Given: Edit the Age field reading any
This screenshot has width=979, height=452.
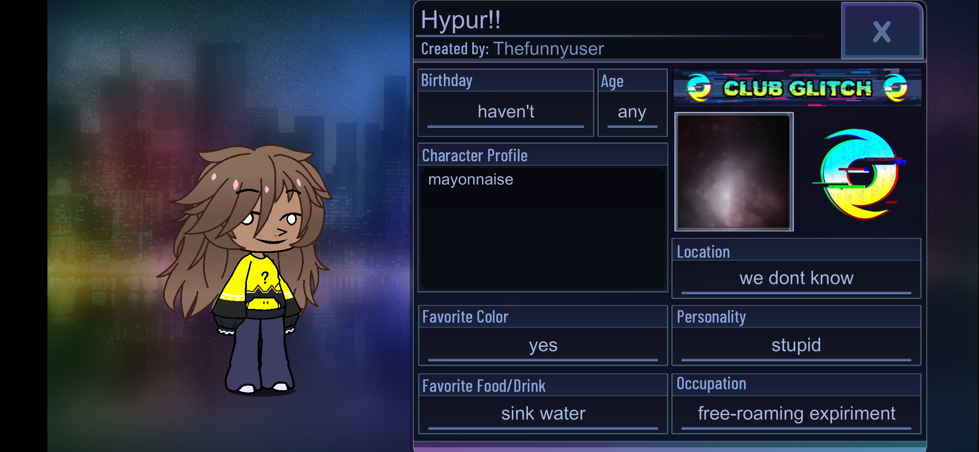Looking at the screenshot, I should [632, 112].
